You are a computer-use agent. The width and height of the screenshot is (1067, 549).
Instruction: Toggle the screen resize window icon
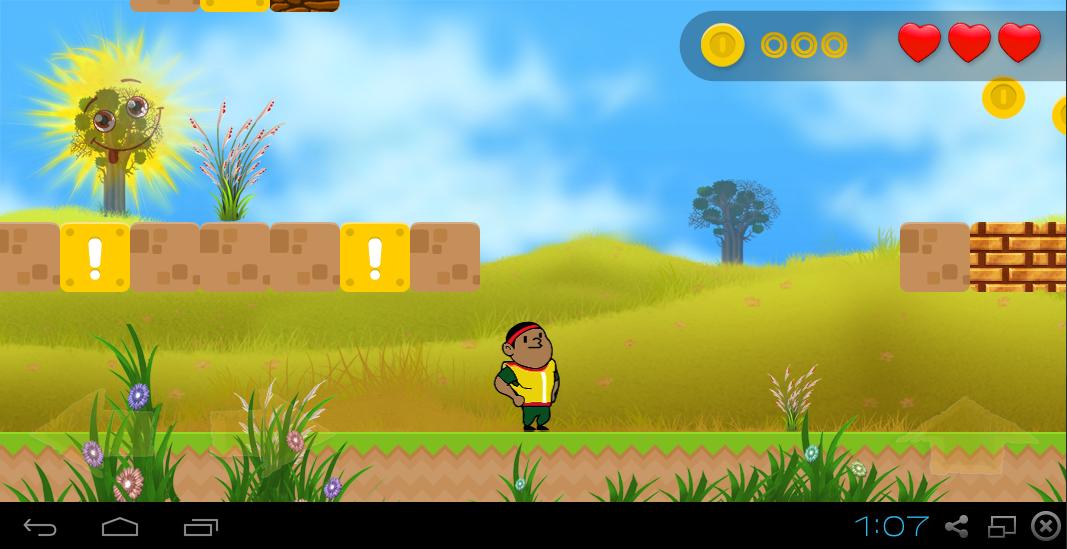(1002, 526)
